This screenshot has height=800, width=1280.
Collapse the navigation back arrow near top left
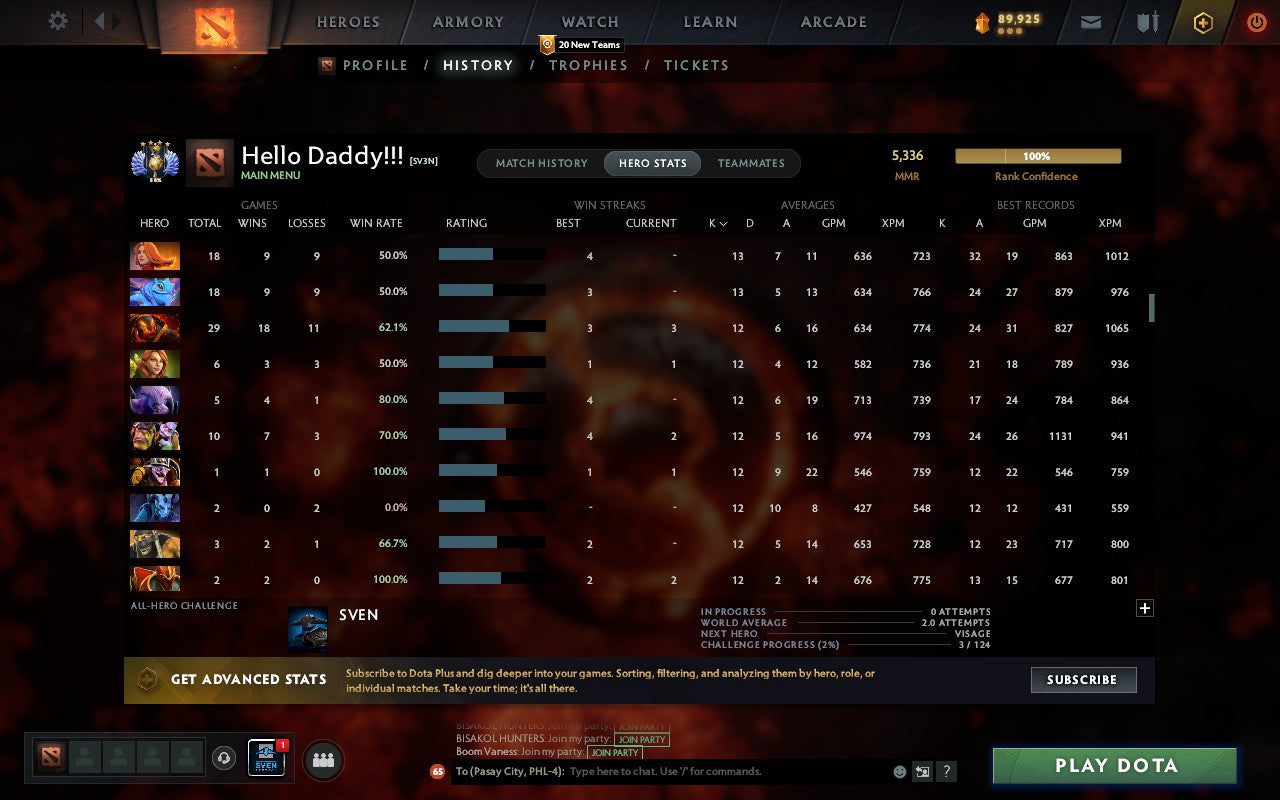pos(100,21)
